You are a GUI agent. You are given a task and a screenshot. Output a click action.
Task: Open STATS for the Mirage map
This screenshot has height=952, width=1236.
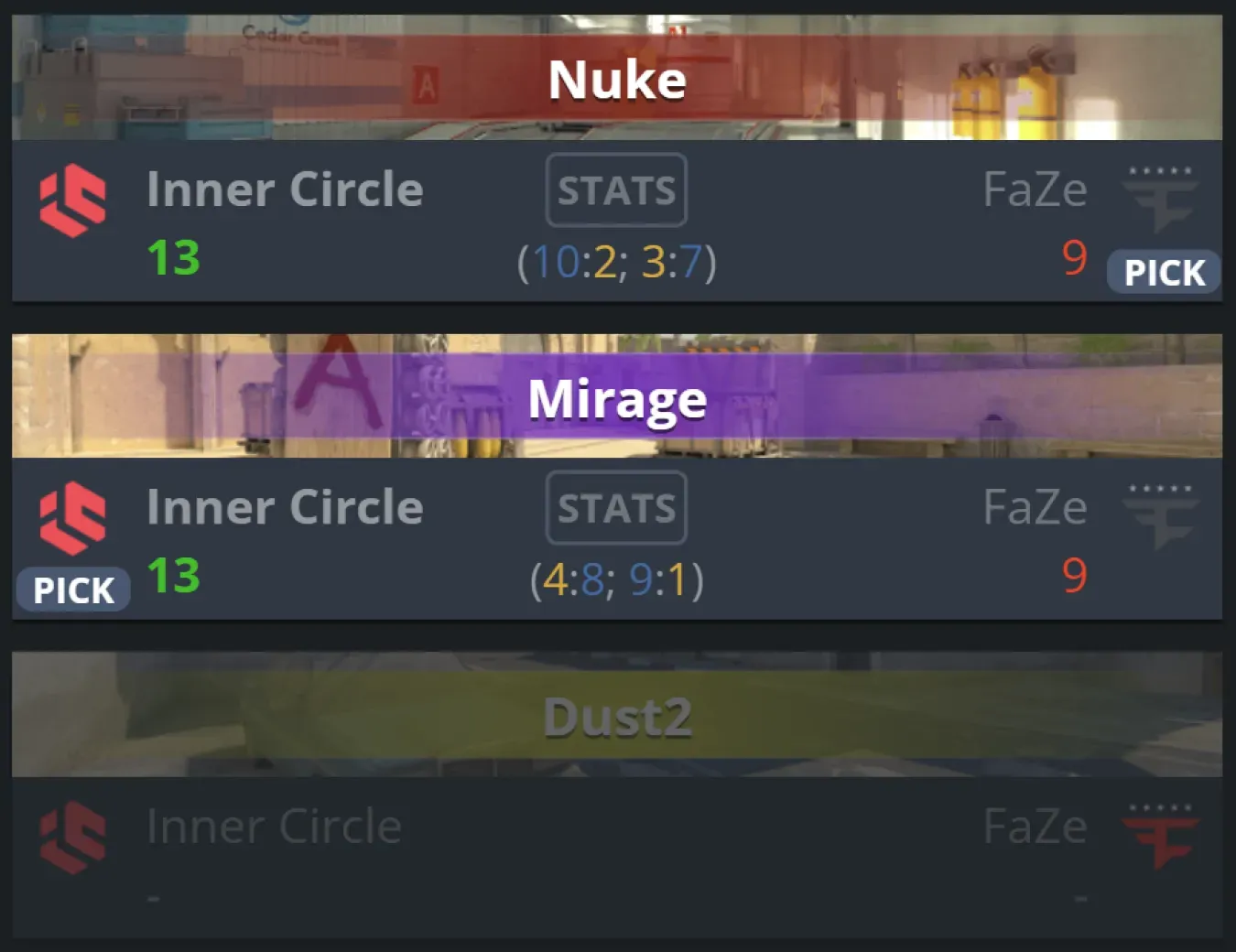pos(615,508)
